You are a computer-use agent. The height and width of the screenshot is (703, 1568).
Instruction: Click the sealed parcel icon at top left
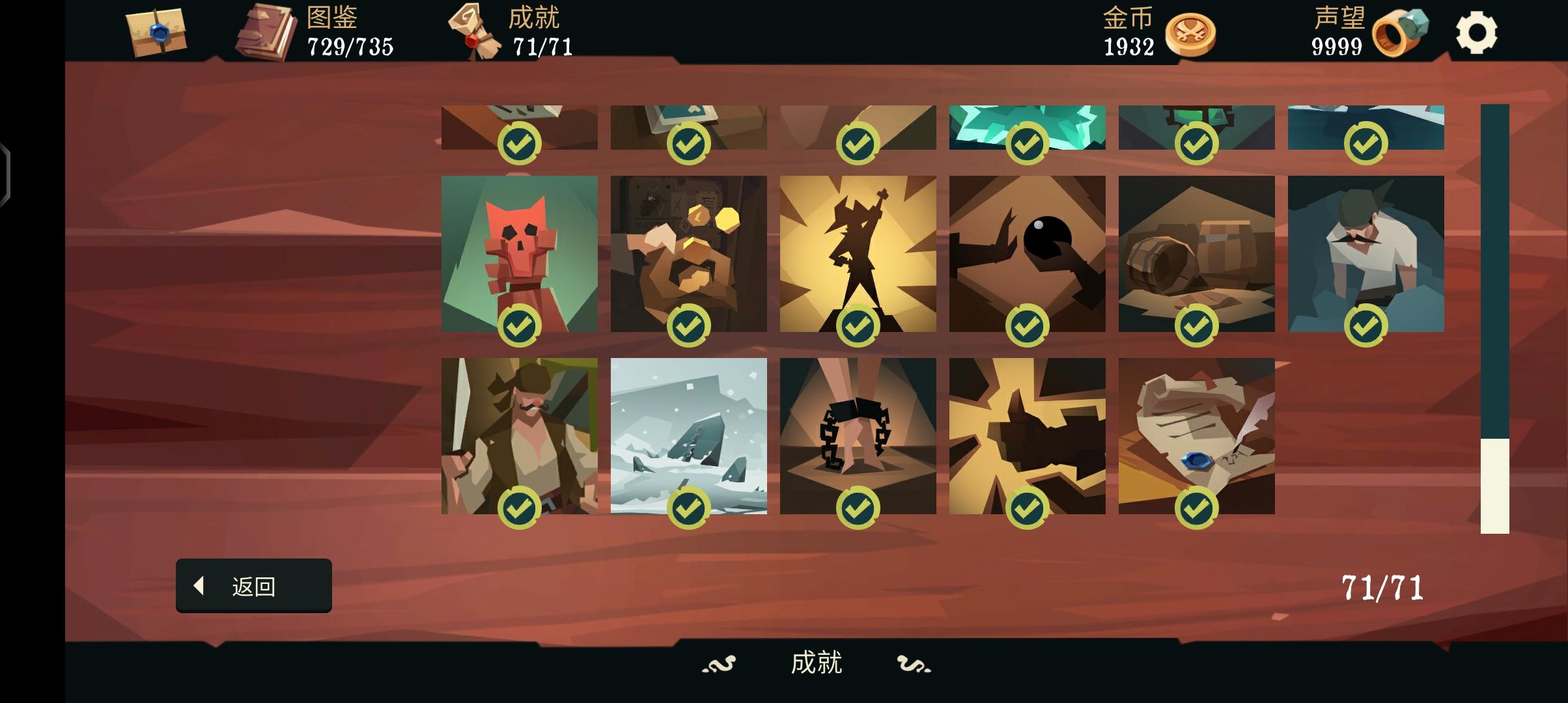coord(154,31)
